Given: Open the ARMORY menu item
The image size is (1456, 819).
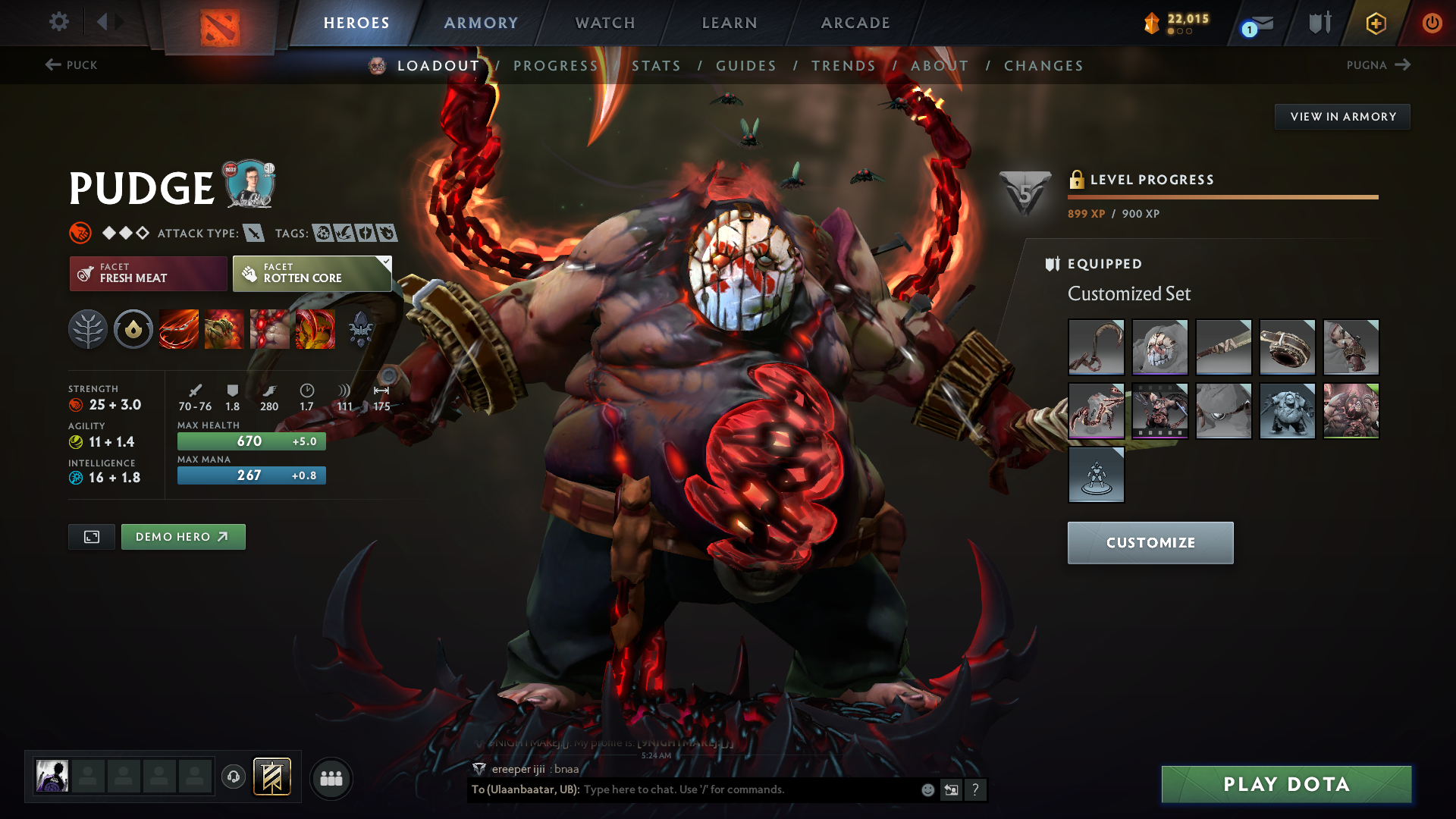Looking at the screenshot, I should [481, 23].
